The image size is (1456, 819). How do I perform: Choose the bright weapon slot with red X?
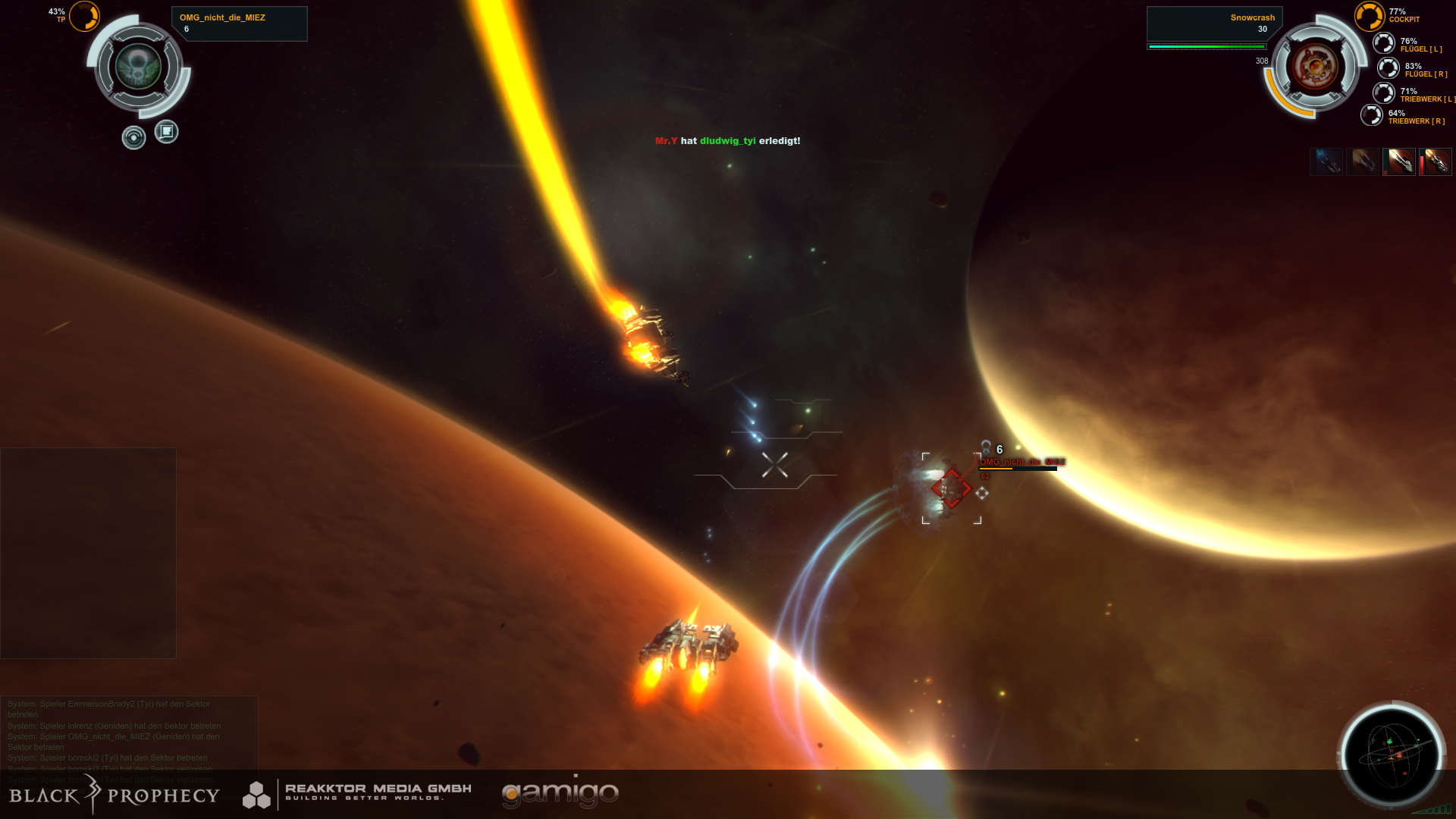(x=1399, y=162)
